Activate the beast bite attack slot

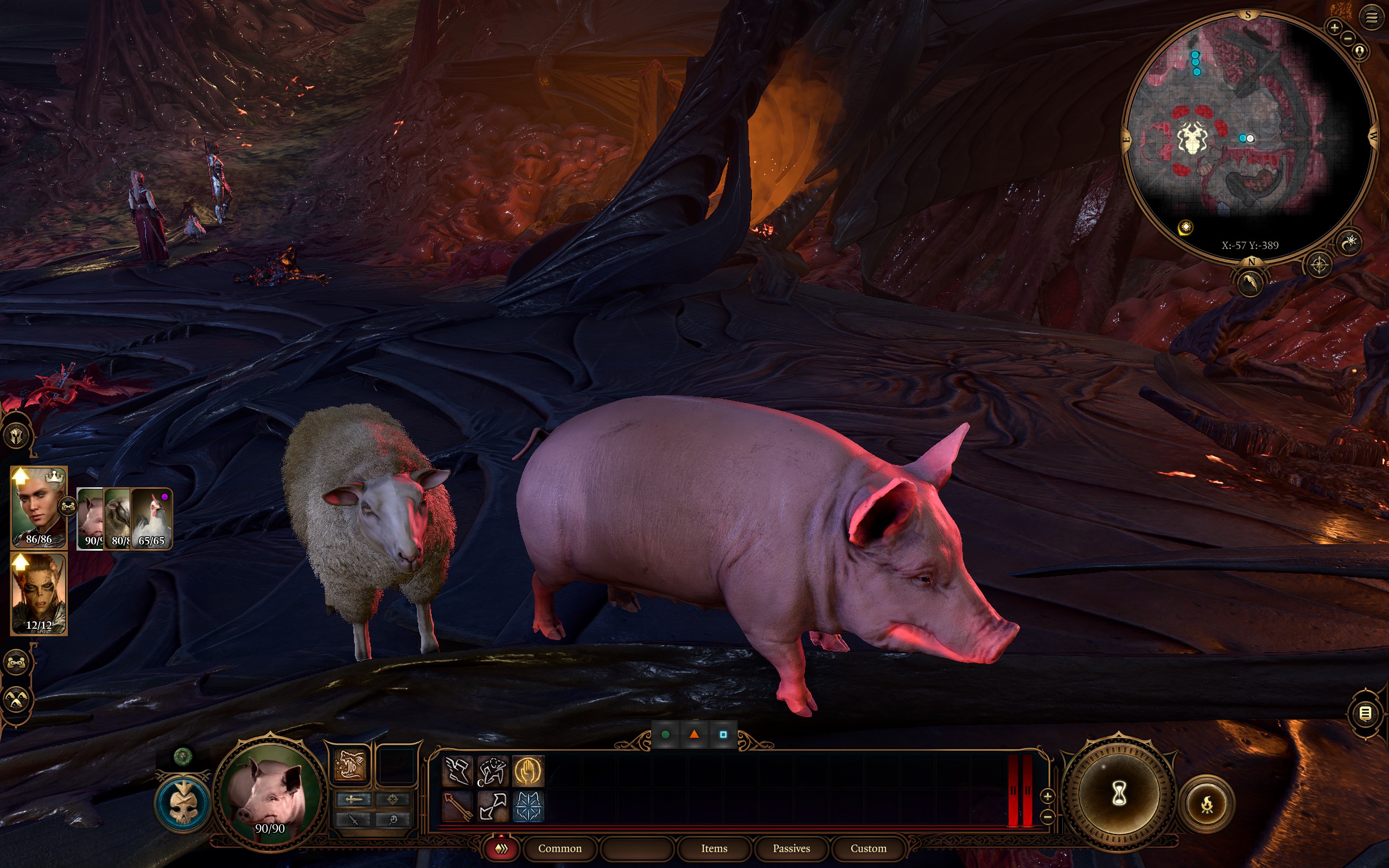349,765
